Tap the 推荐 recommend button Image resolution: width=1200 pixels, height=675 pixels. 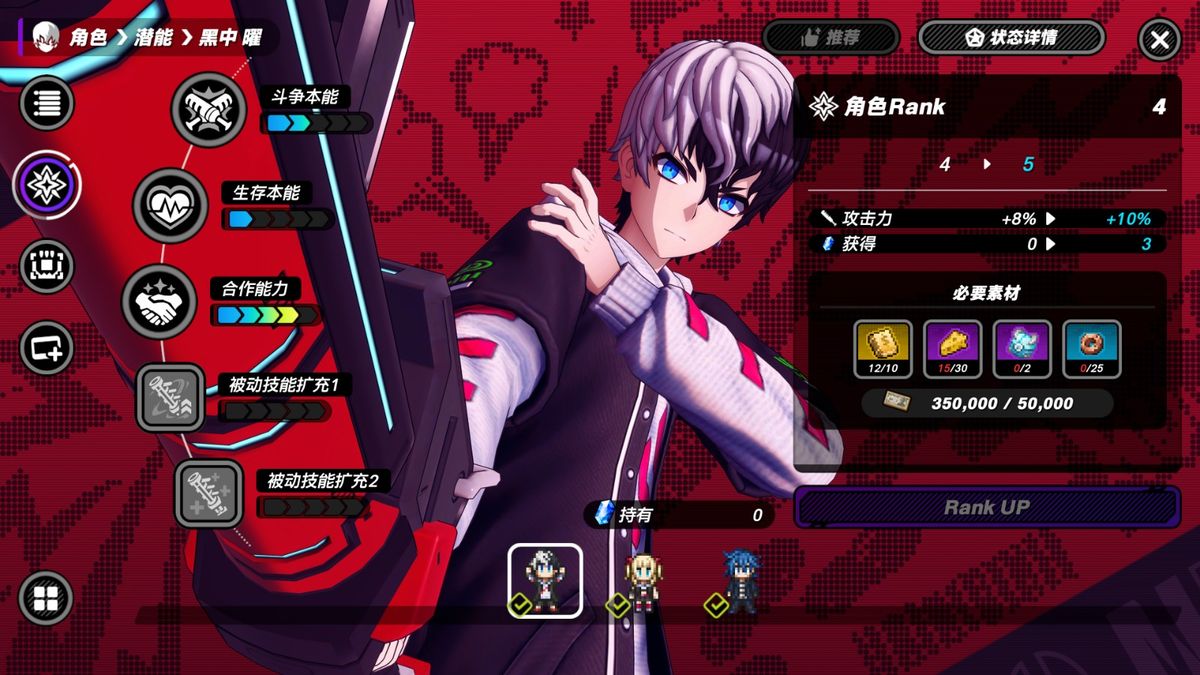point(830,38)
